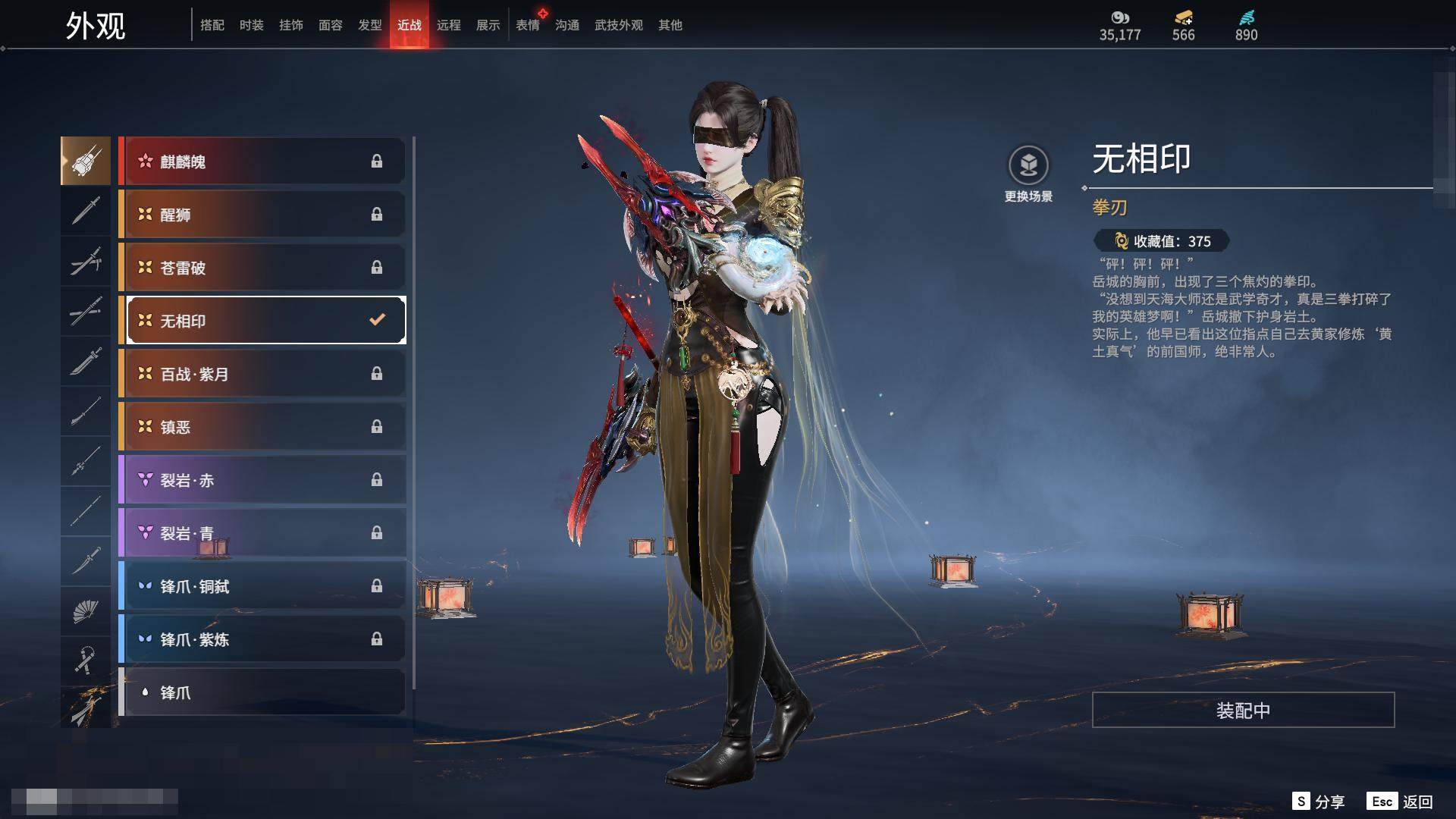The height and width of the screenshot is (819, 1456).
Task: Open the 挂饰 tab
Action: [290, 25]
